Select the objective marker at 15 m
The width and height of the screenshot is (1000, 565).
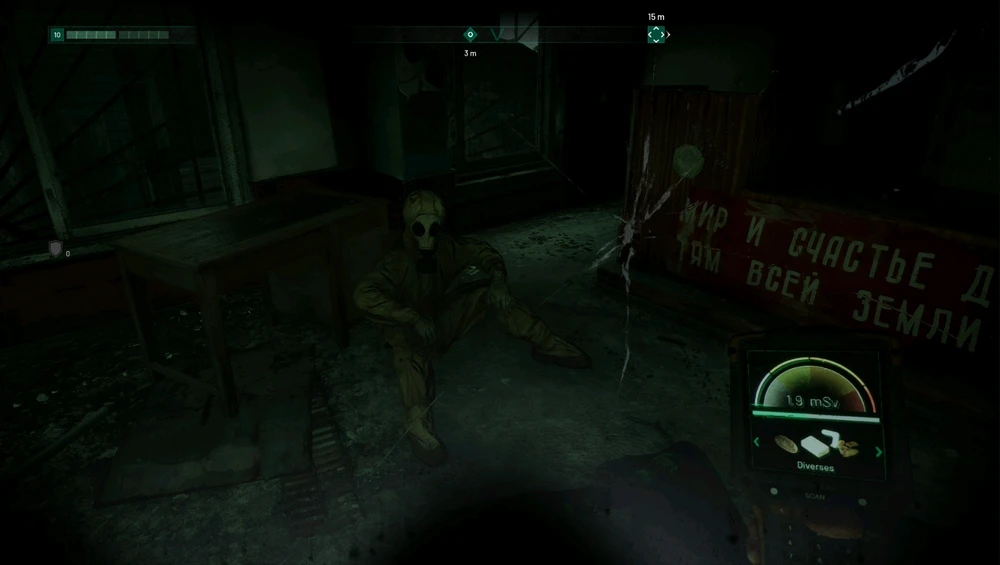point(656,34)
